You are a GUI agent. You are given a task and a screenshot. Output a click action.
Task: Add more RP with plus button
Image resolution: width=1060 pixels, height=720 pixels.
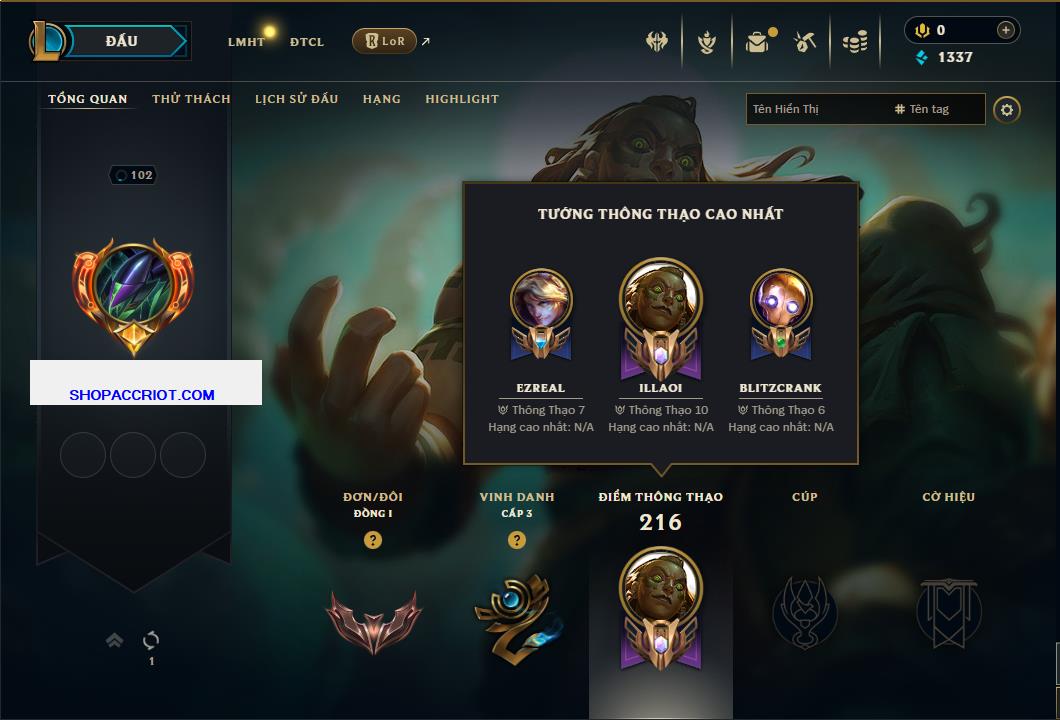tap(1006, 30)
